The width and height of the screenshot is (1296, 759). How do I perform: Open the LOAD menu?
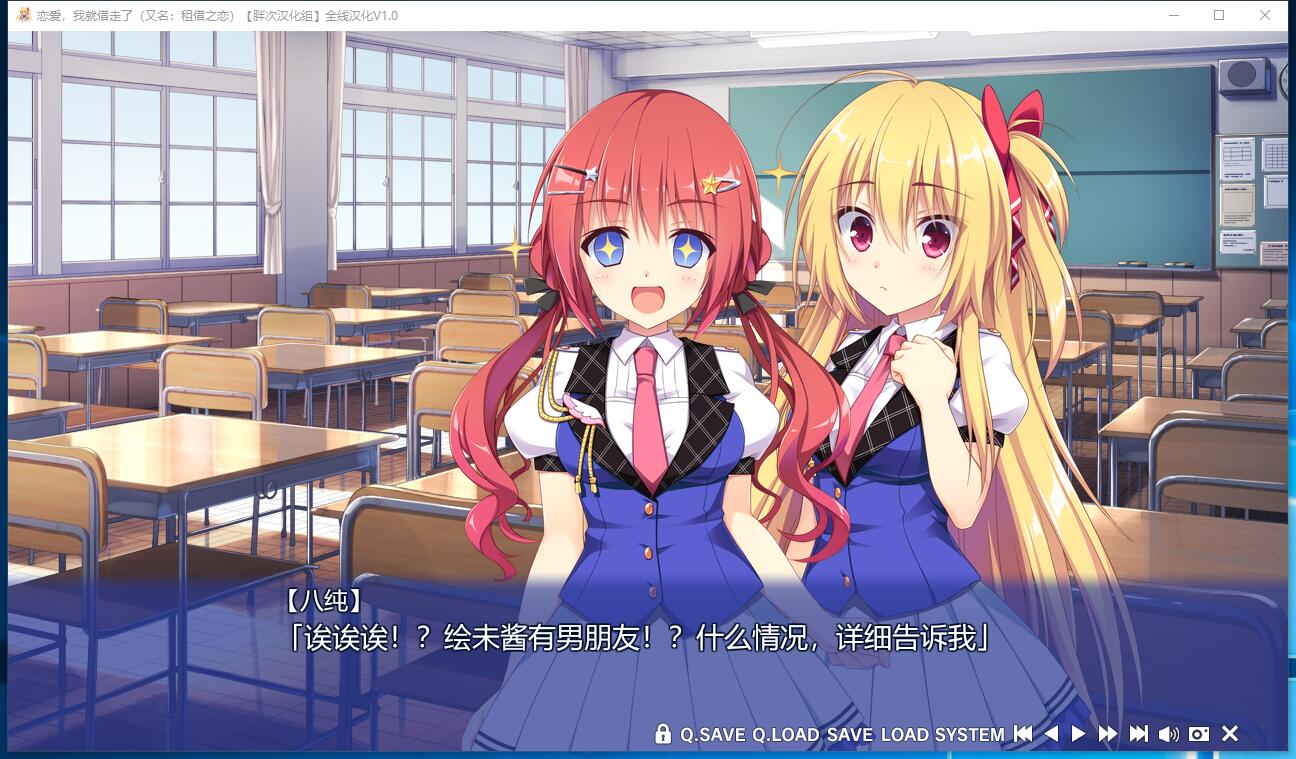905,735
